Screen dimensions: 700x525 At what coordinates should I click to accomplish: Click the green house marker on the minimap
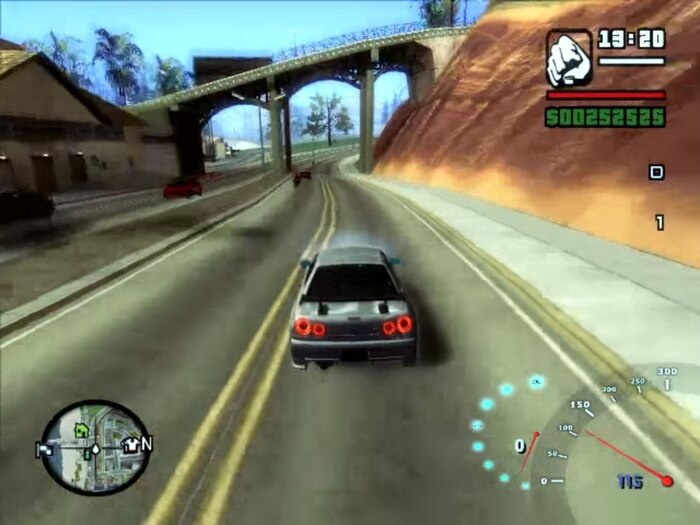point(82,430)
